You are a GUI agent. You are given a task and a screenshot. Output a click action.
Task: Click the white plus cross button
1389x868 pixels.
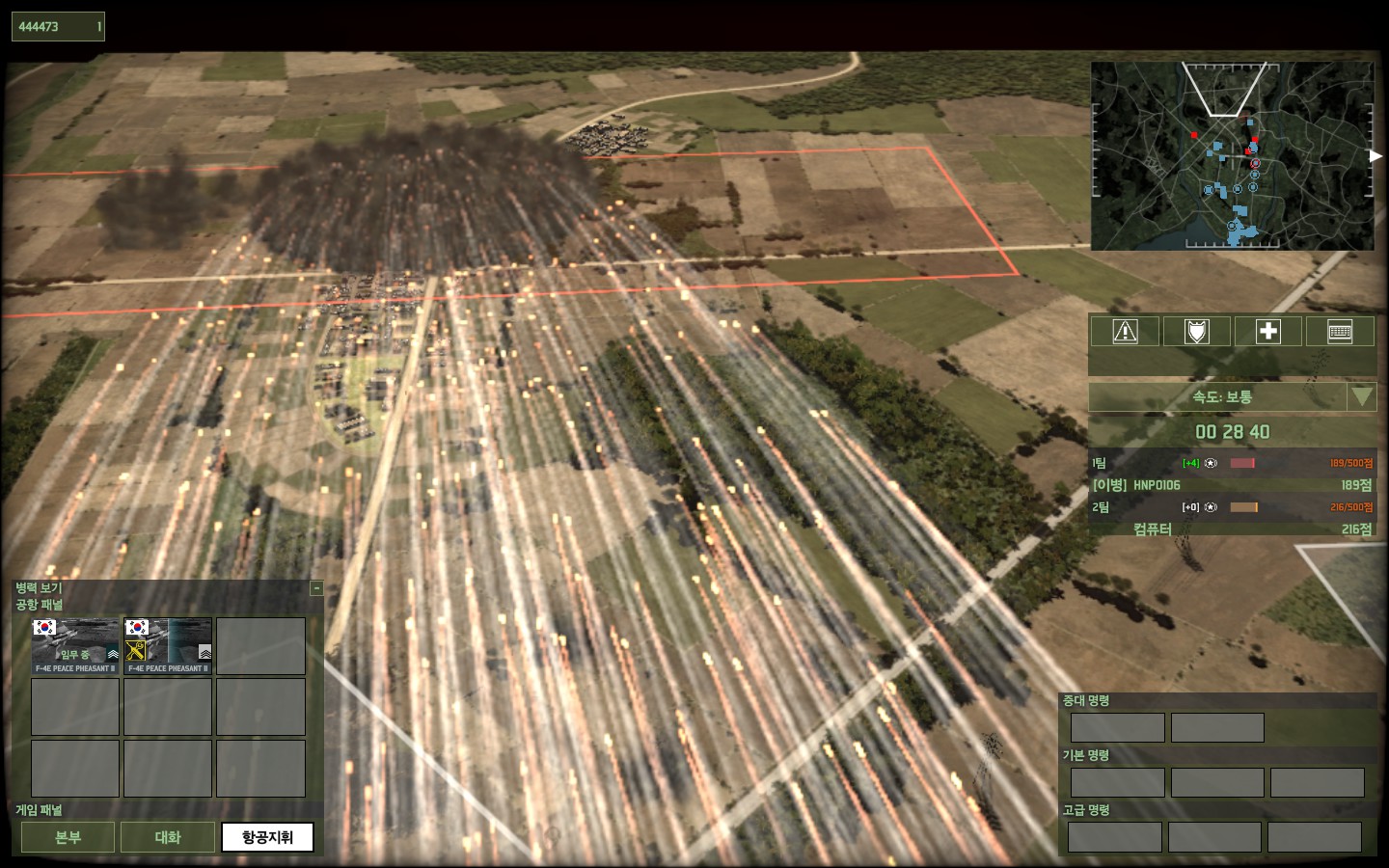(x=1267, y=332)
